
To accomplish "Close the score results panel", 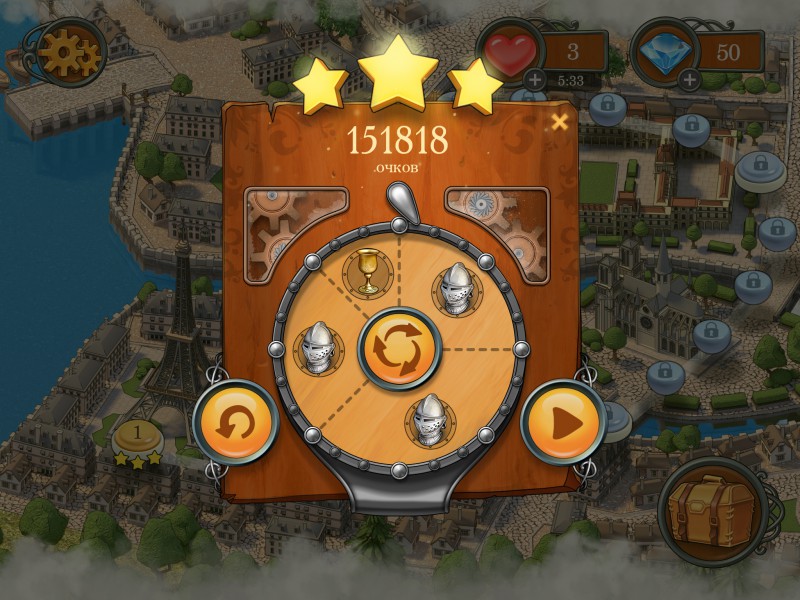I will coord(560,122).
